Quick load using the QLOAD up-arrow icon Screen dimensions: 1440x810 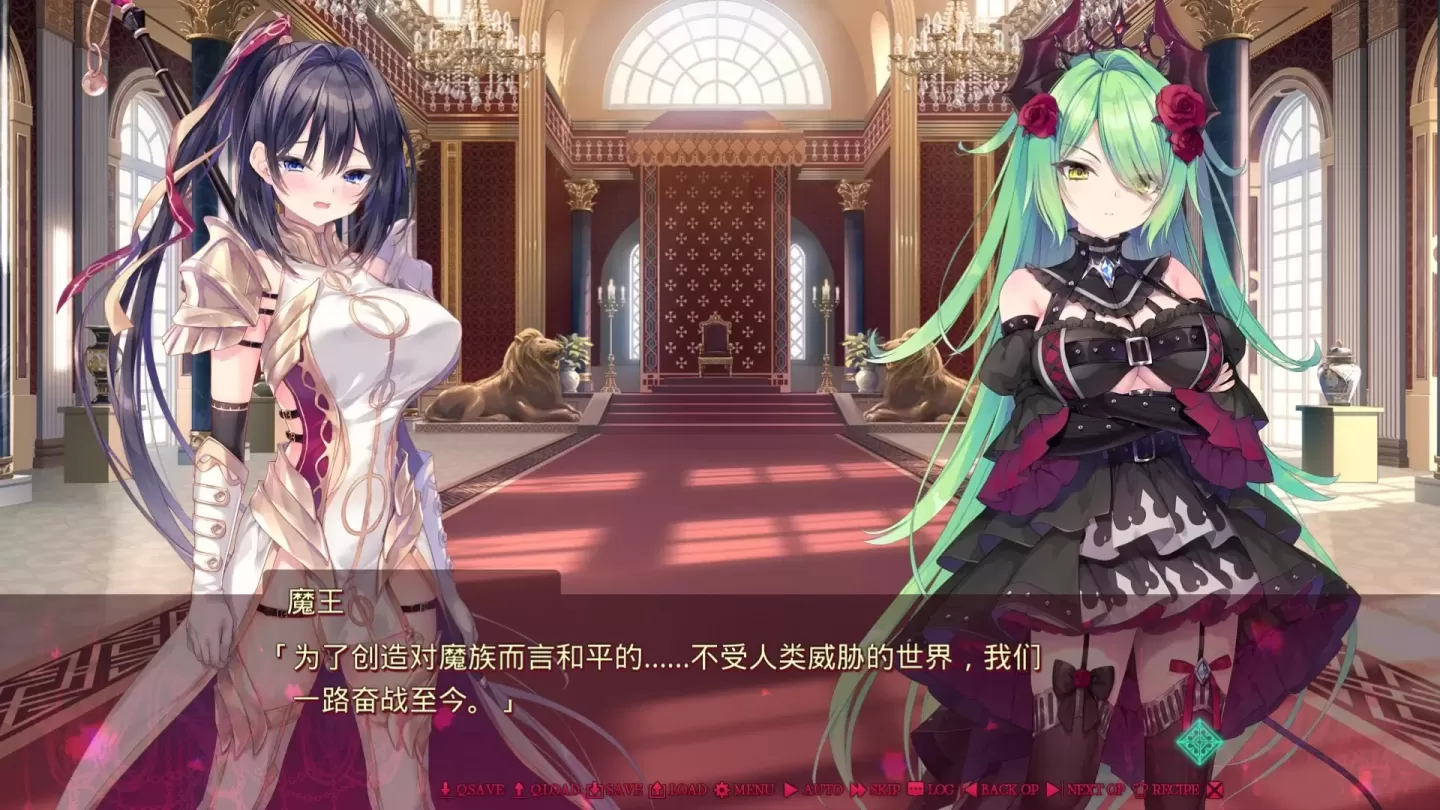[520, 790]
